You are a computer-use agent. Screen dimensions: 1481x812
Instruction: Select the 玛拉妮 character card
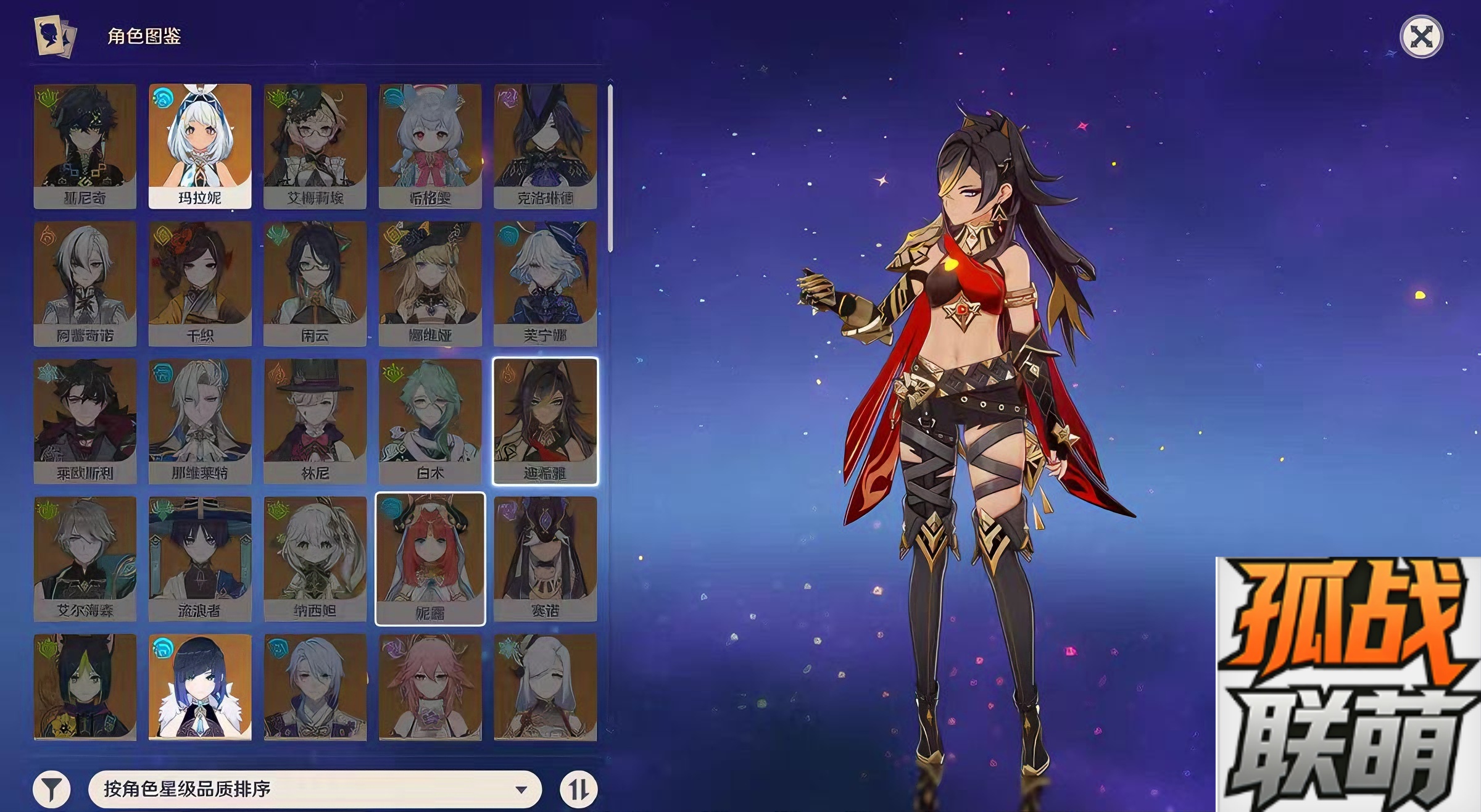[x=200, y=146]
